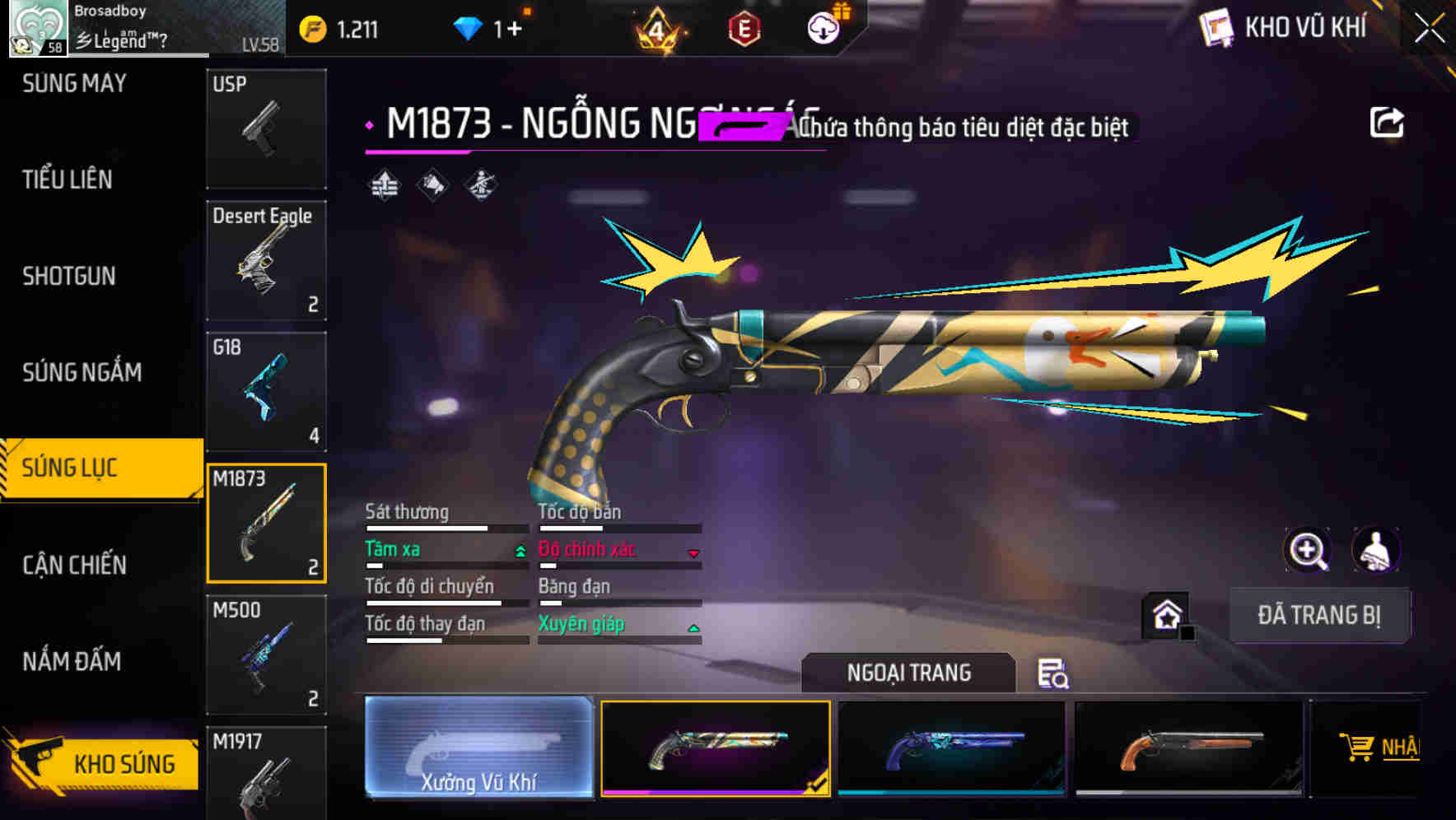Open Kho Vũ Khí book icon
This screenshot has height=820, width=1456.
coord(1217,26)
